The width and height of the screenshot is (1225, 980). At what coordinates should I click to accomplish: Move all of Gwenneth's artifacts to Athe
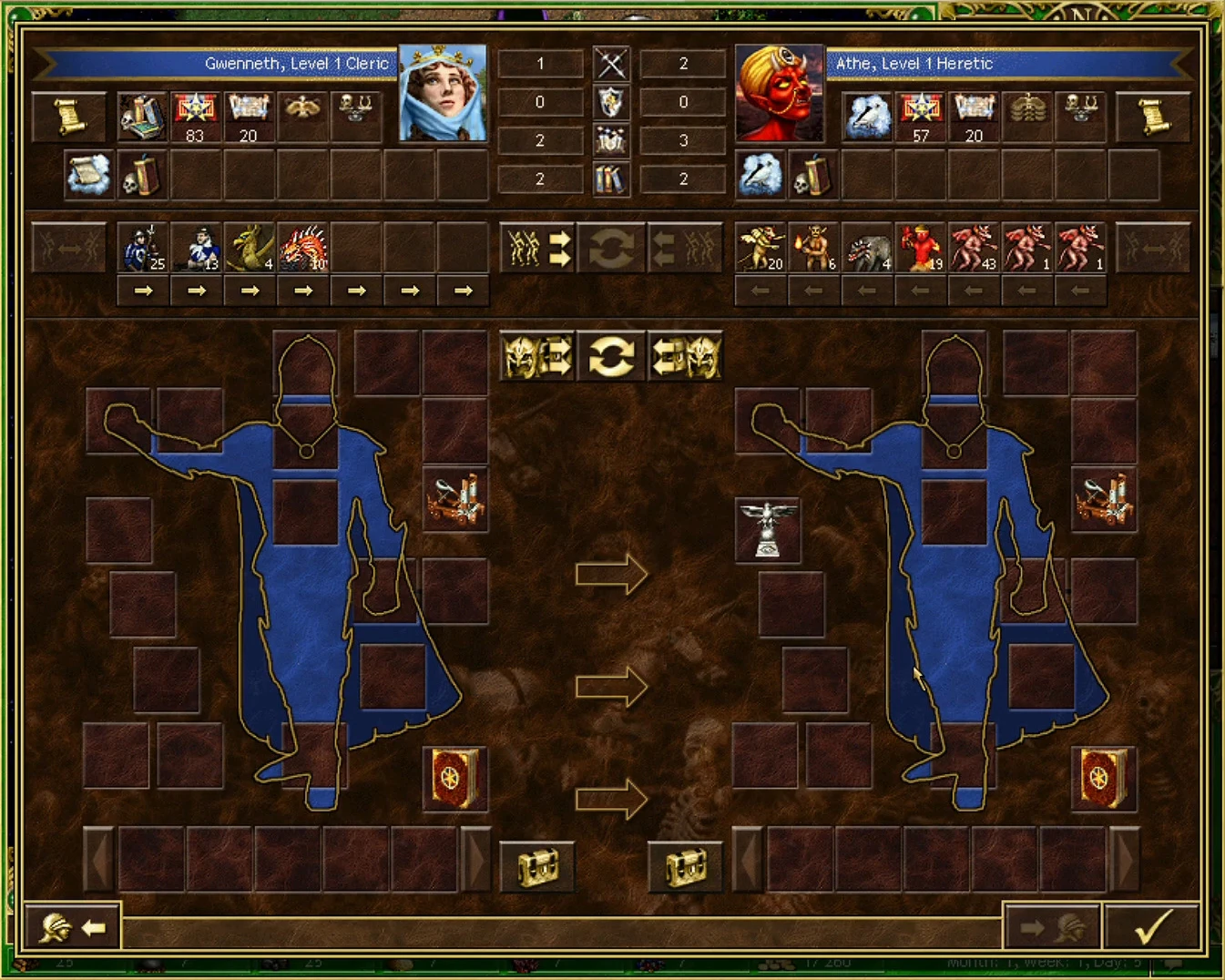536,357
